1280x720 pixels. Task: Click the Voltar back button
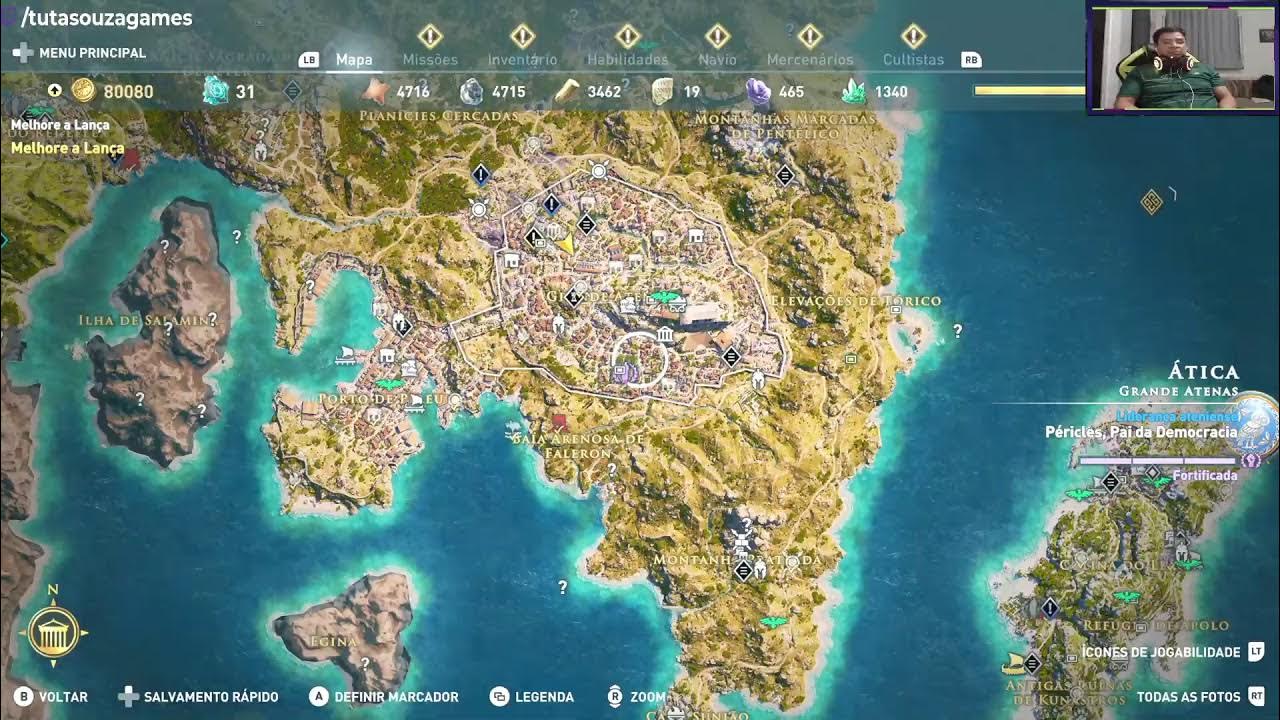click(x=52, y=697)
